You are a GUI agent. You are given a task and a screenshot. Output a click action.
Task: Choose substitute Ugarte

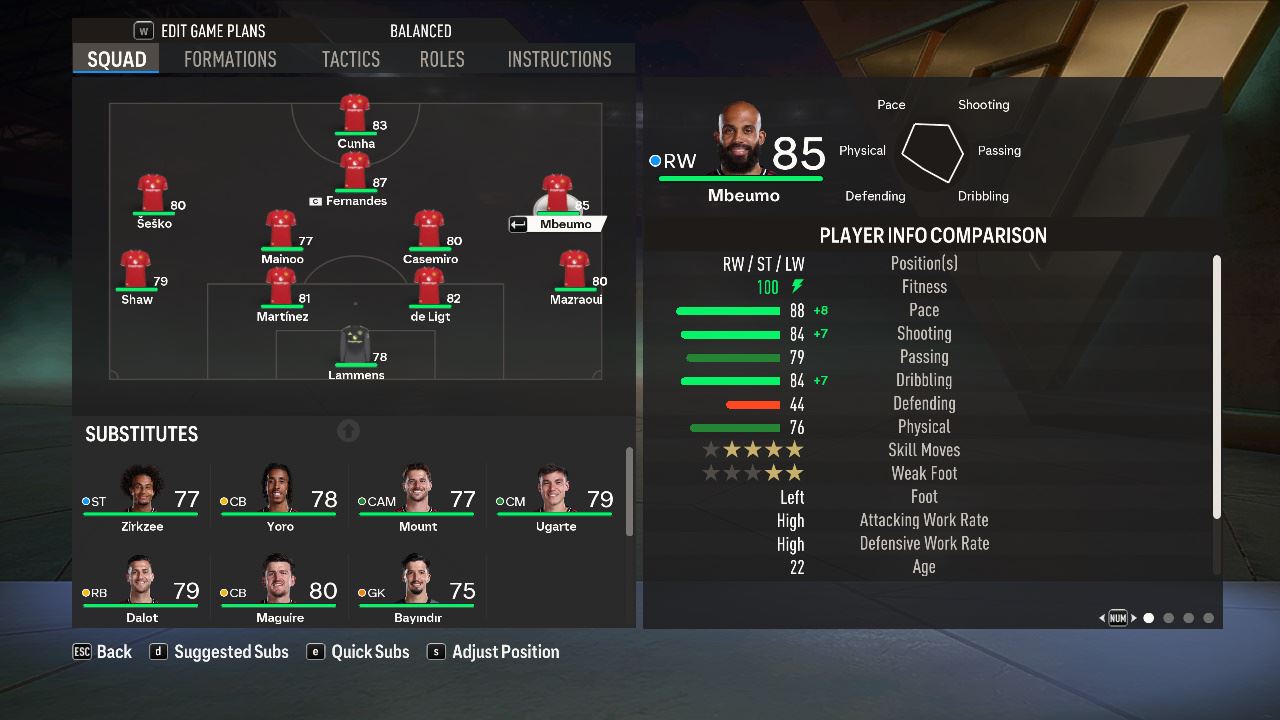click(x=556, y=495)
